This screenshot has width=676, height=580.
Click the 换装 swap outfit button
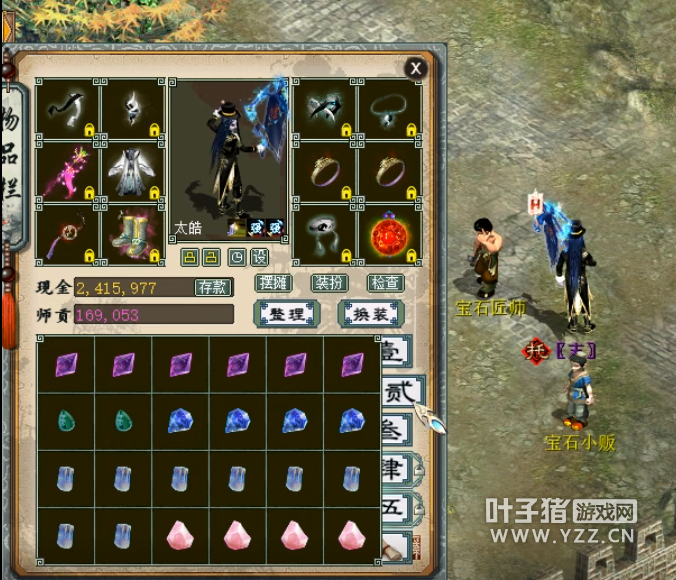coord(370,314)
